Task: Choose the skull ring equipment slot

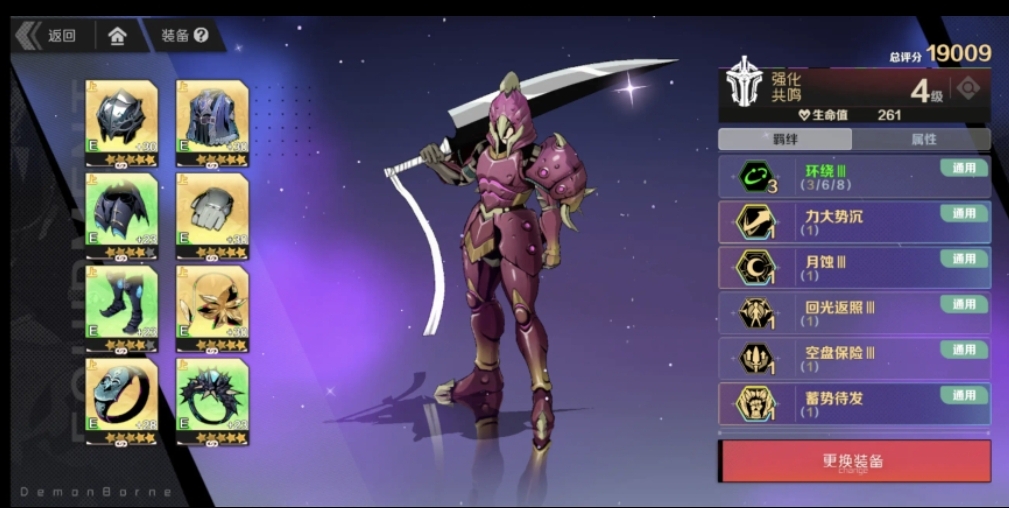Action: point(122,399)
